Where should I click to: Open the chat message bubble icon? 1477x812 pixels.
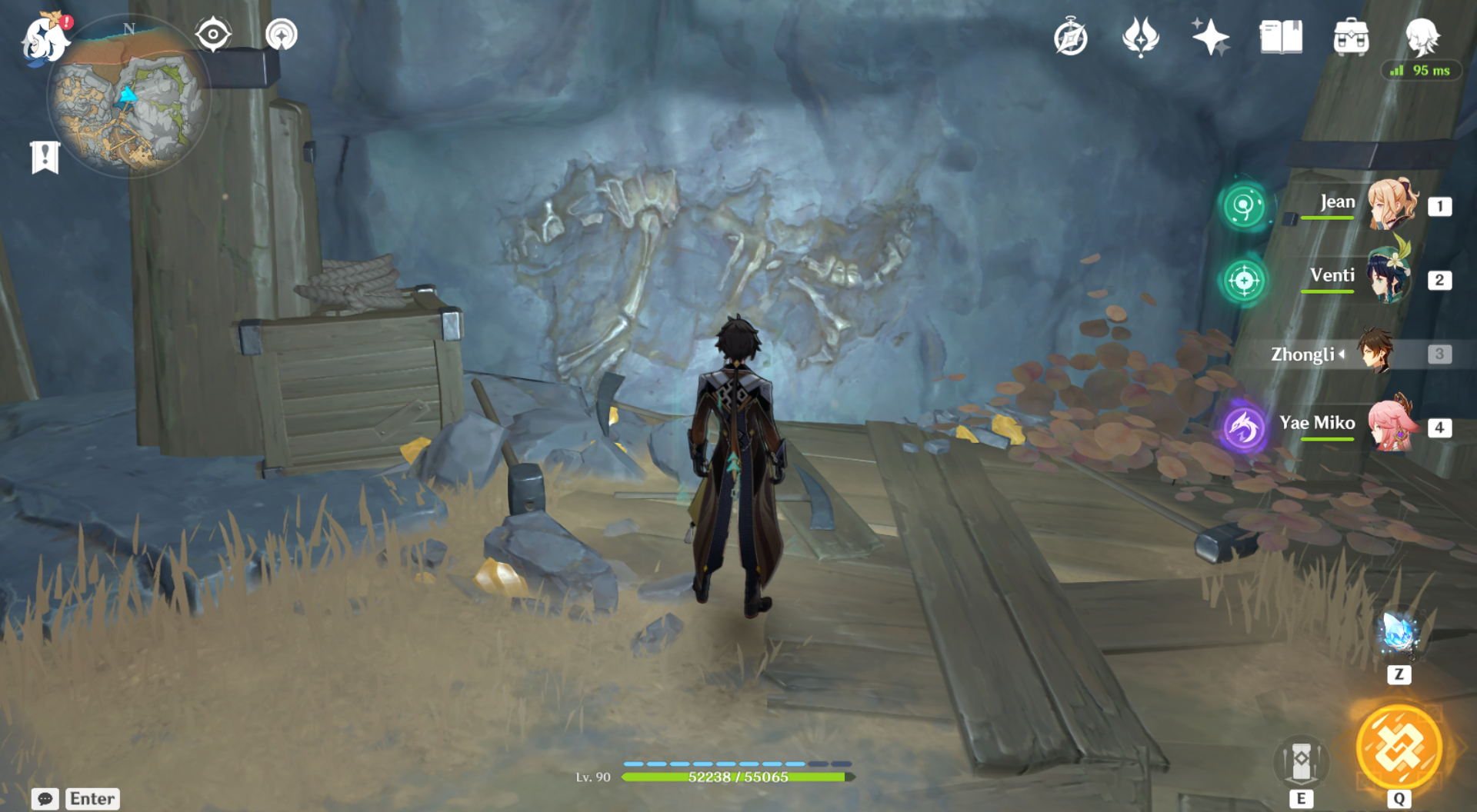[x=44, y=799]
